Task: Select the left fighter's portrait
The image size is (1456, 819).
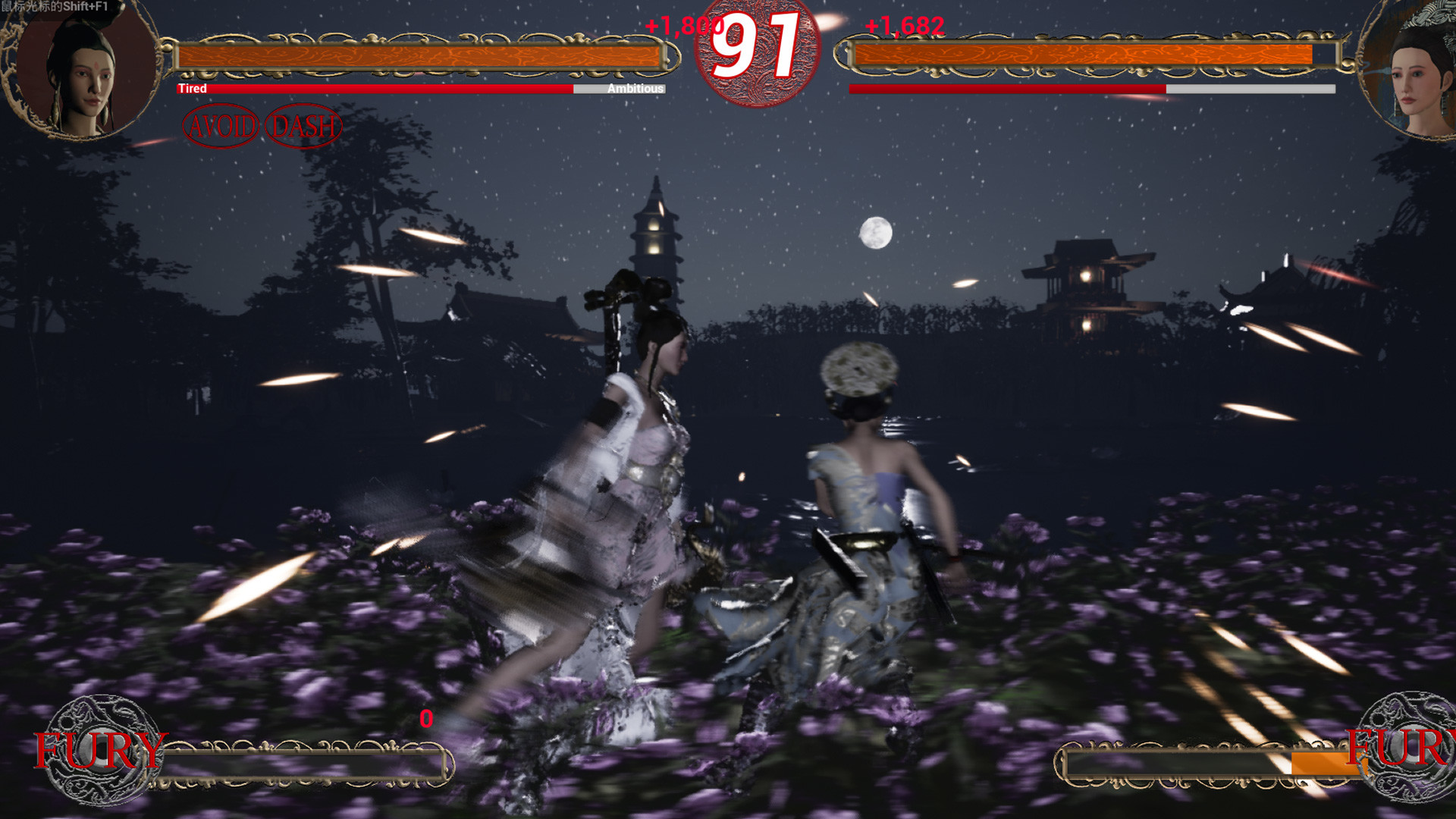Action: tap(82, 70)
